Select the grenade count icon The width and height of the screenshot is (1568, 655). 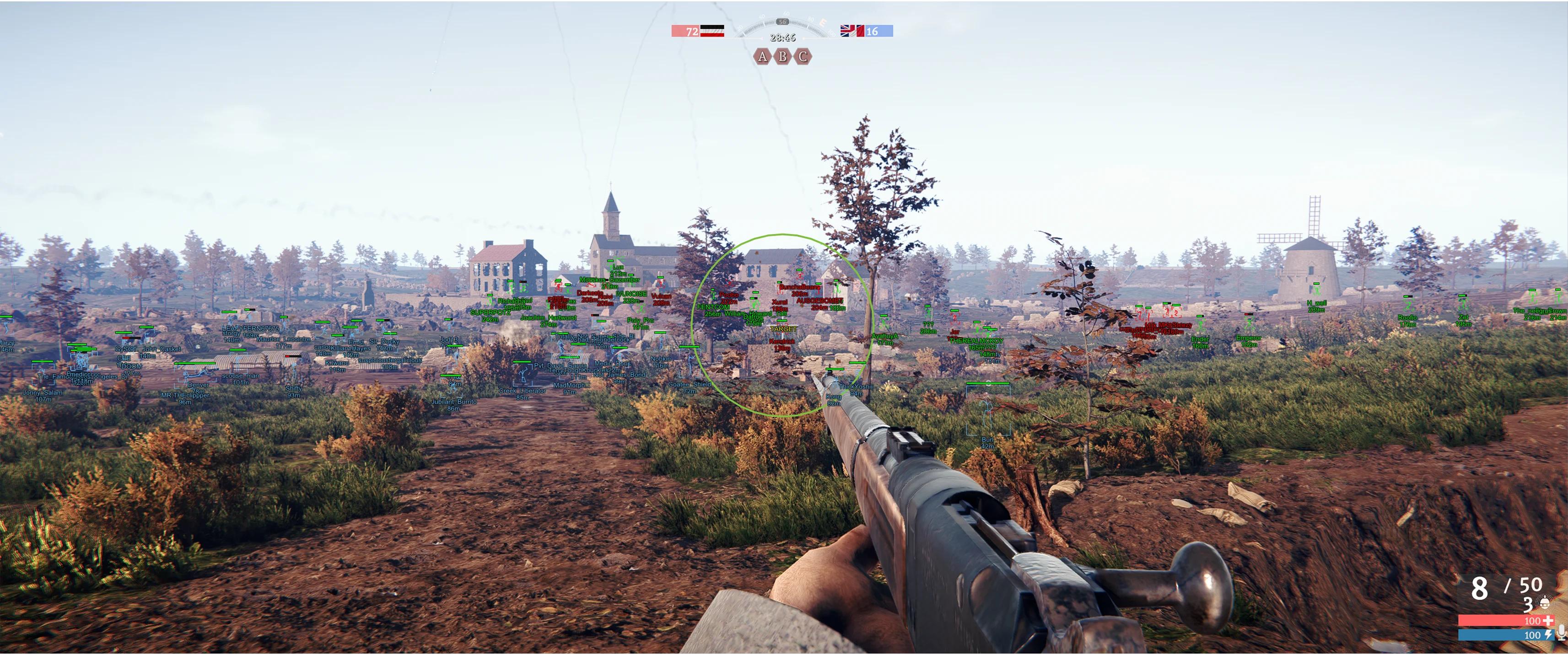(x=1544, y=604)
